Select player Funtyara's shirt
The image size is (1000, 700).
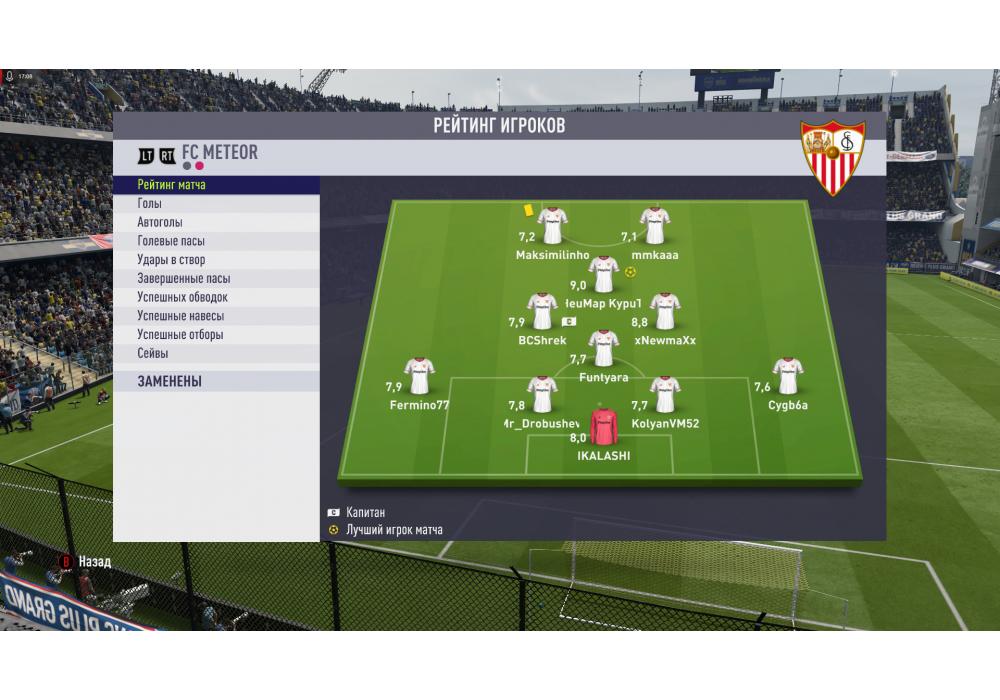pos(603,348)
